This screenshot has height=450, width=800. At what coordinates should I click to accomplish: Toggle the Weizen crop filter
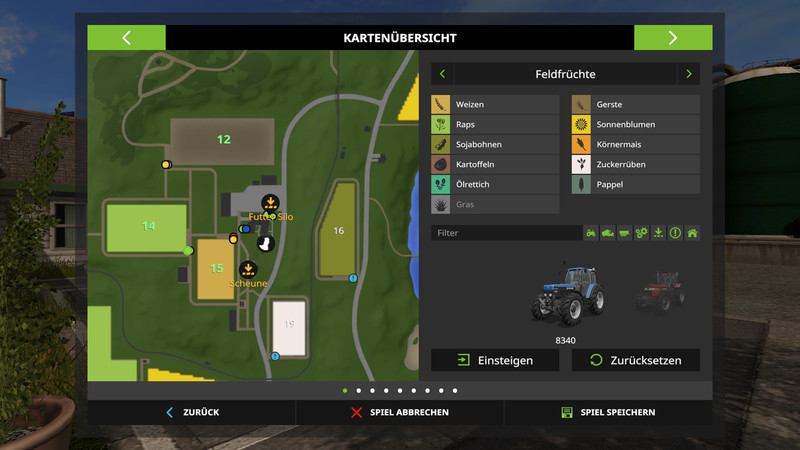[495, 104]
